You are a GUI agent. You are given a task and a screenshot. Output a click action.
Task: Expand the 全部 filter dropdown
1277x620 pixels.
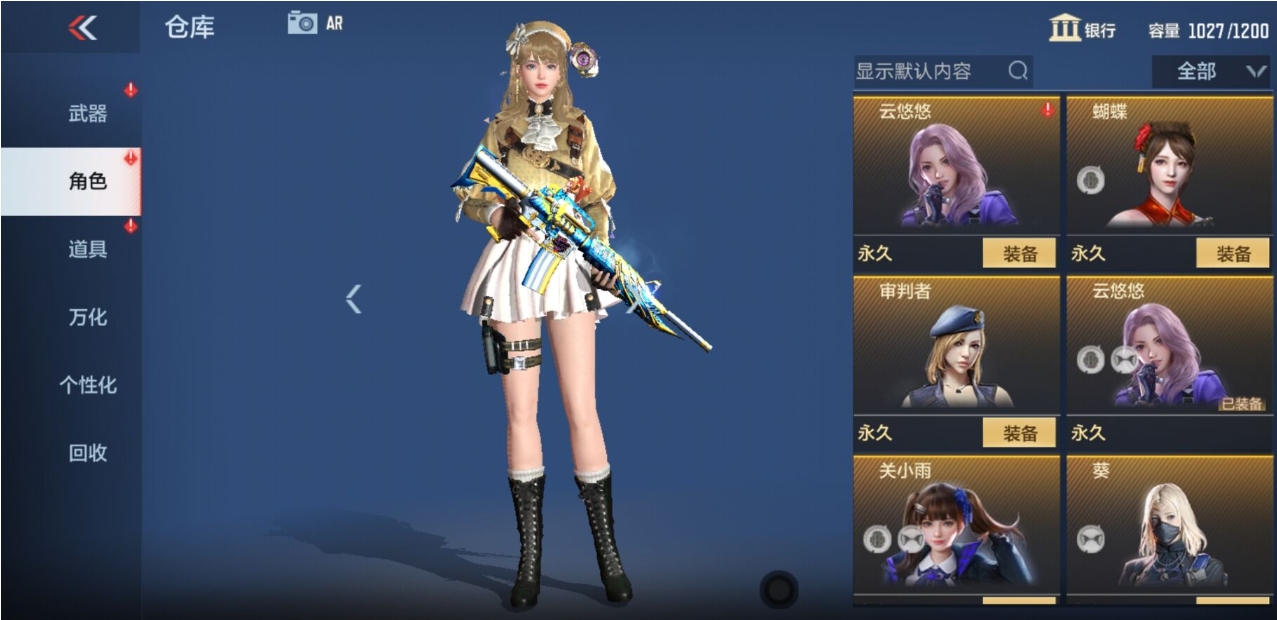1208,71
